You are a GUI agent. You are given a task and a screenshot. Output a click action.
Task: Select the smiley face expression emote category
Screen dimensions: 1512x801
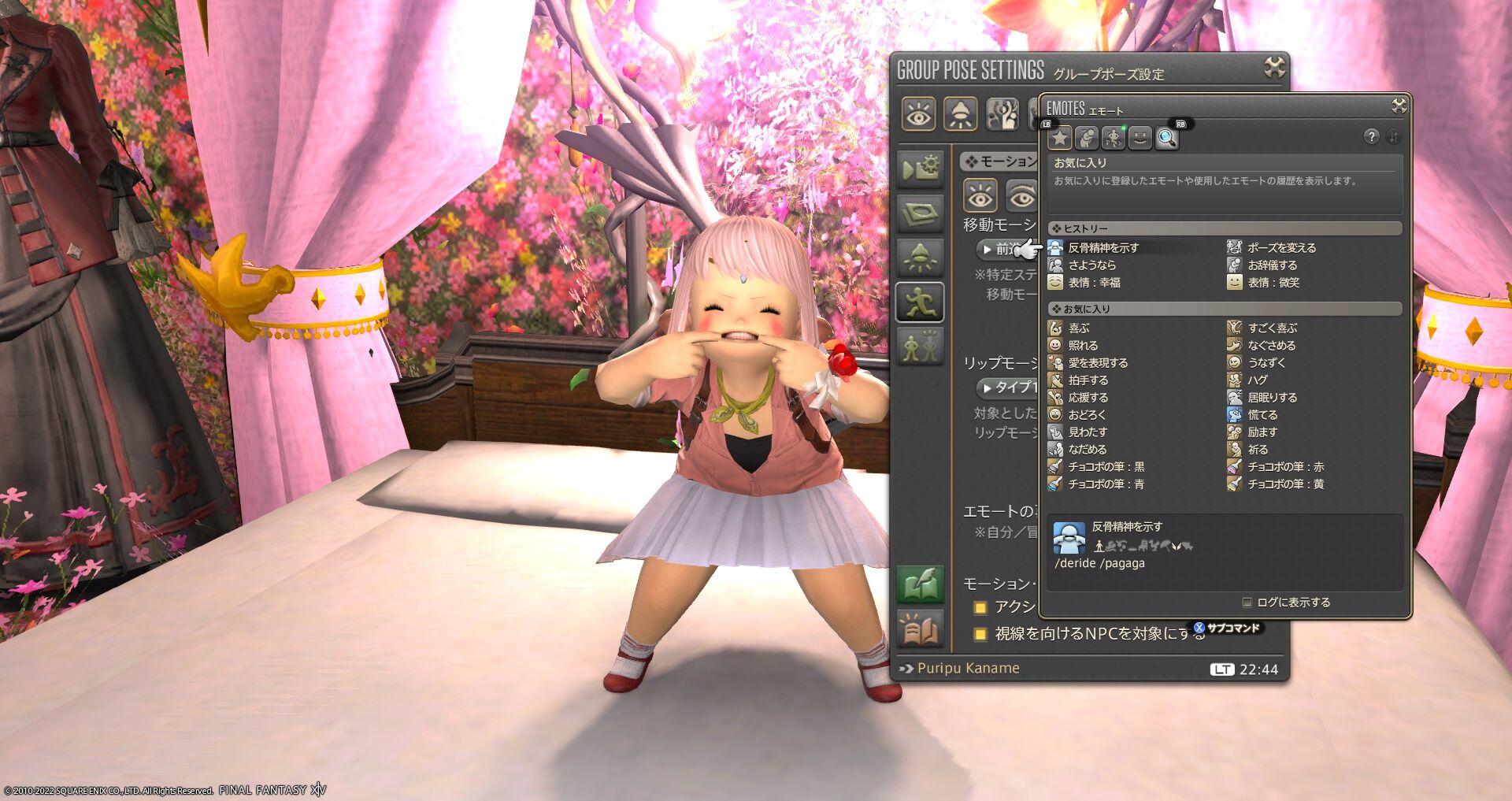[x=1140, y=138]
